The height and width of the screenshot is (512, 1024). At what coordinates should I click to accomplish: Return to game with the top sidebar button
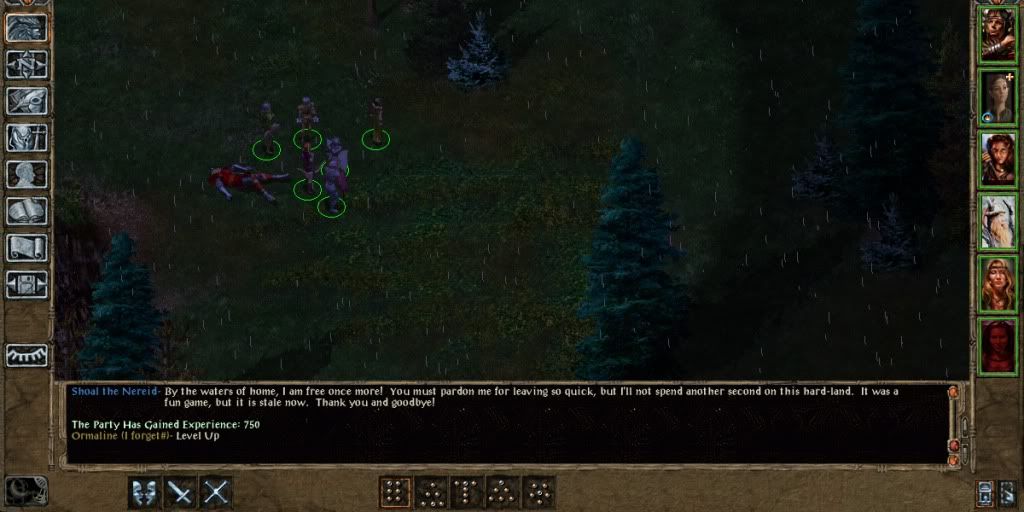[x=27, y=27]
